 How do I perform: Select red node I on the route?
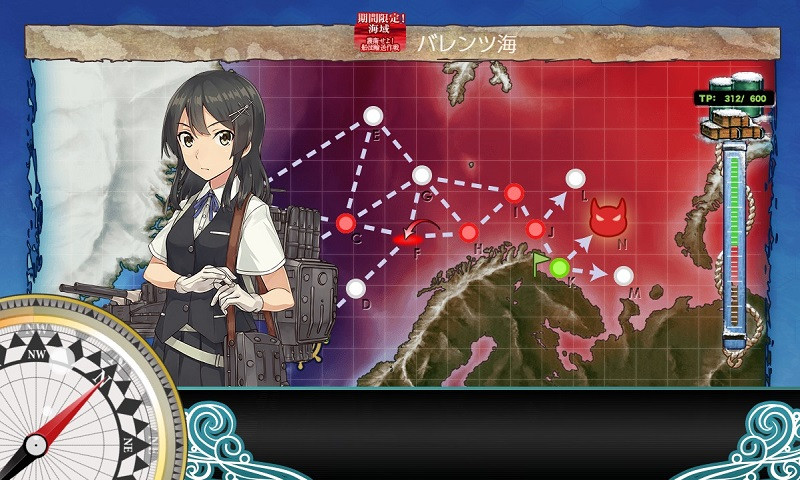coord(514,192)
